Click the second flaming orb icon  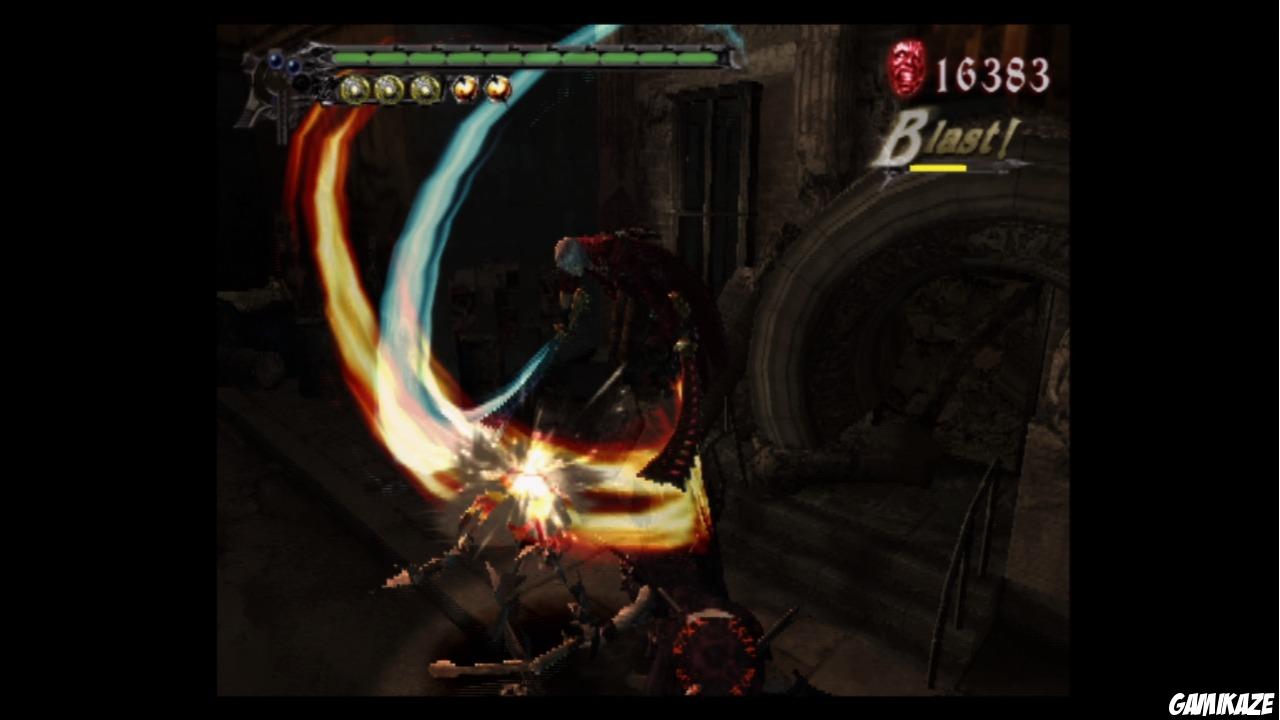point(495,88)
